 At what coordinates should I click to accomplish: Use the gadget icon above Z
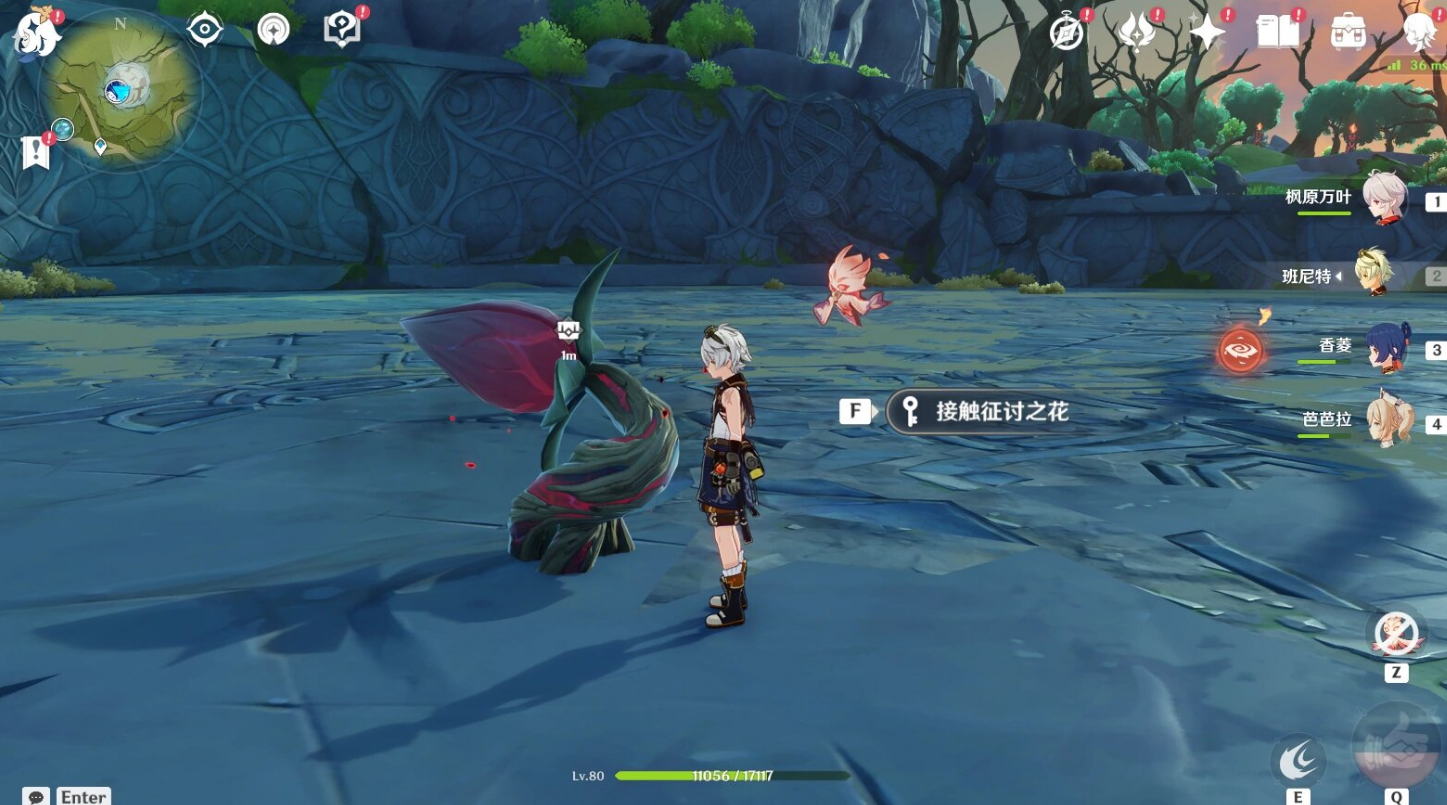pyautogui.click(x=1396, y=633)
